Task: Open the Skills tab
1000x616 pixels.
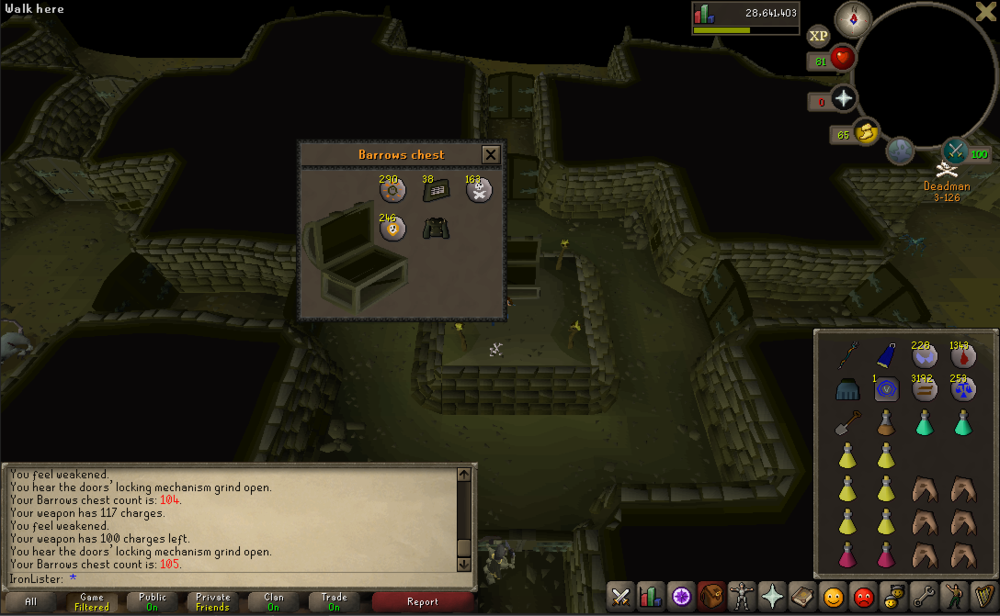Action: coord(650,597)
